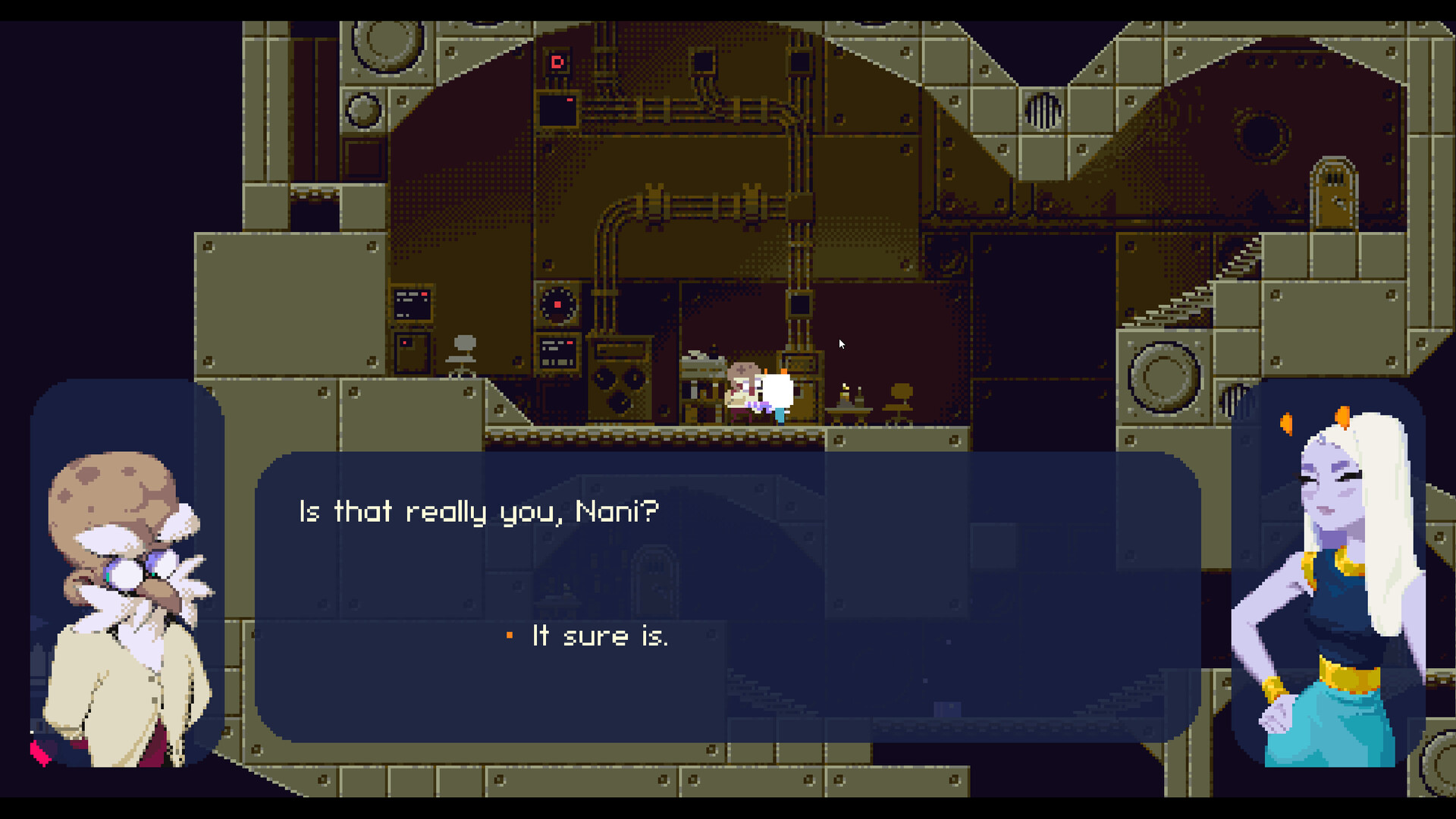This screenshot has height=819, width=1456.
Task: Click the red pressure gauge dial
Action: (x=557, y=306)
